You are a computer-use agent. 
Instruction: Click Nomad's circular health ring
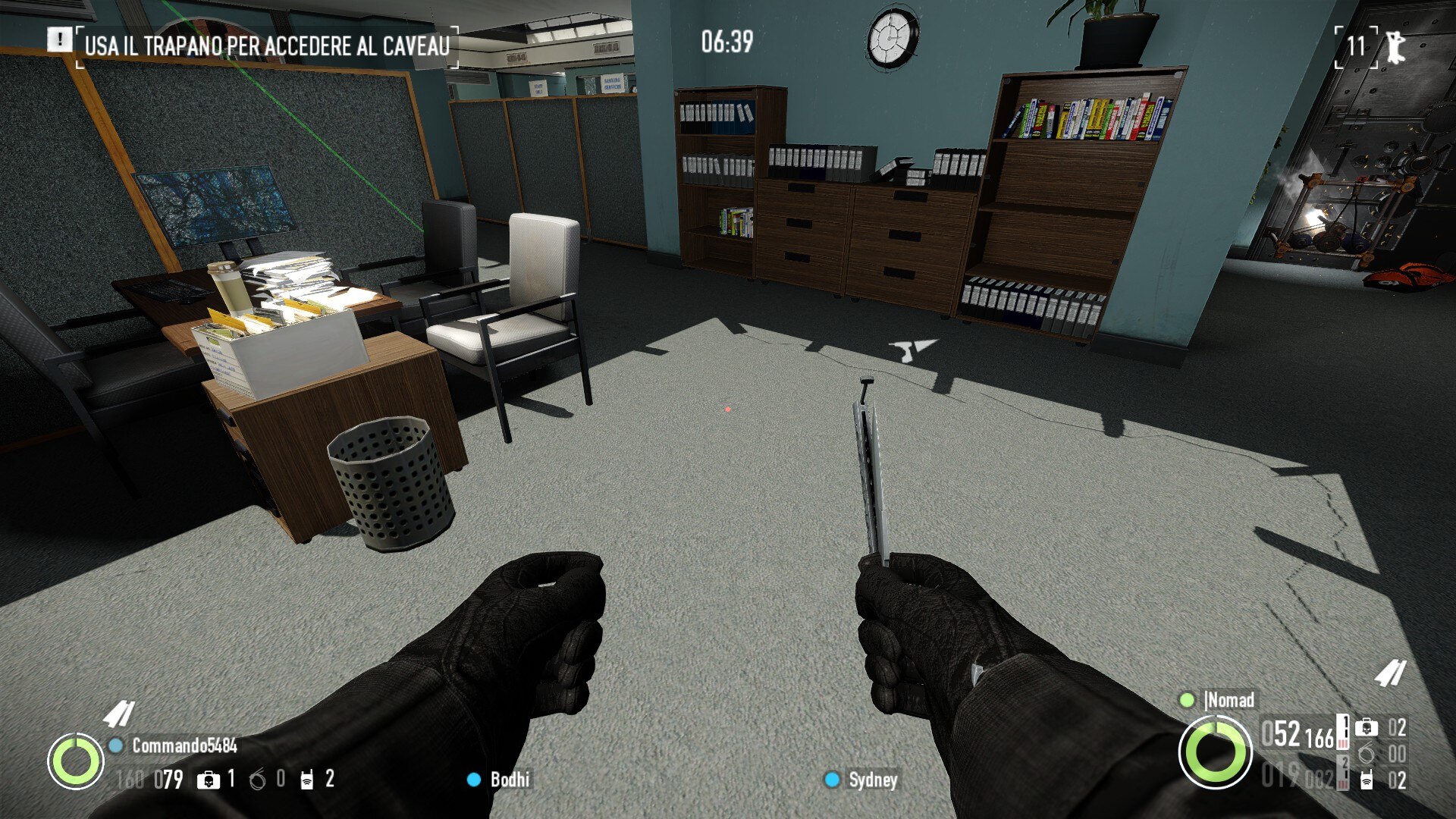[x=1215, y=752]
